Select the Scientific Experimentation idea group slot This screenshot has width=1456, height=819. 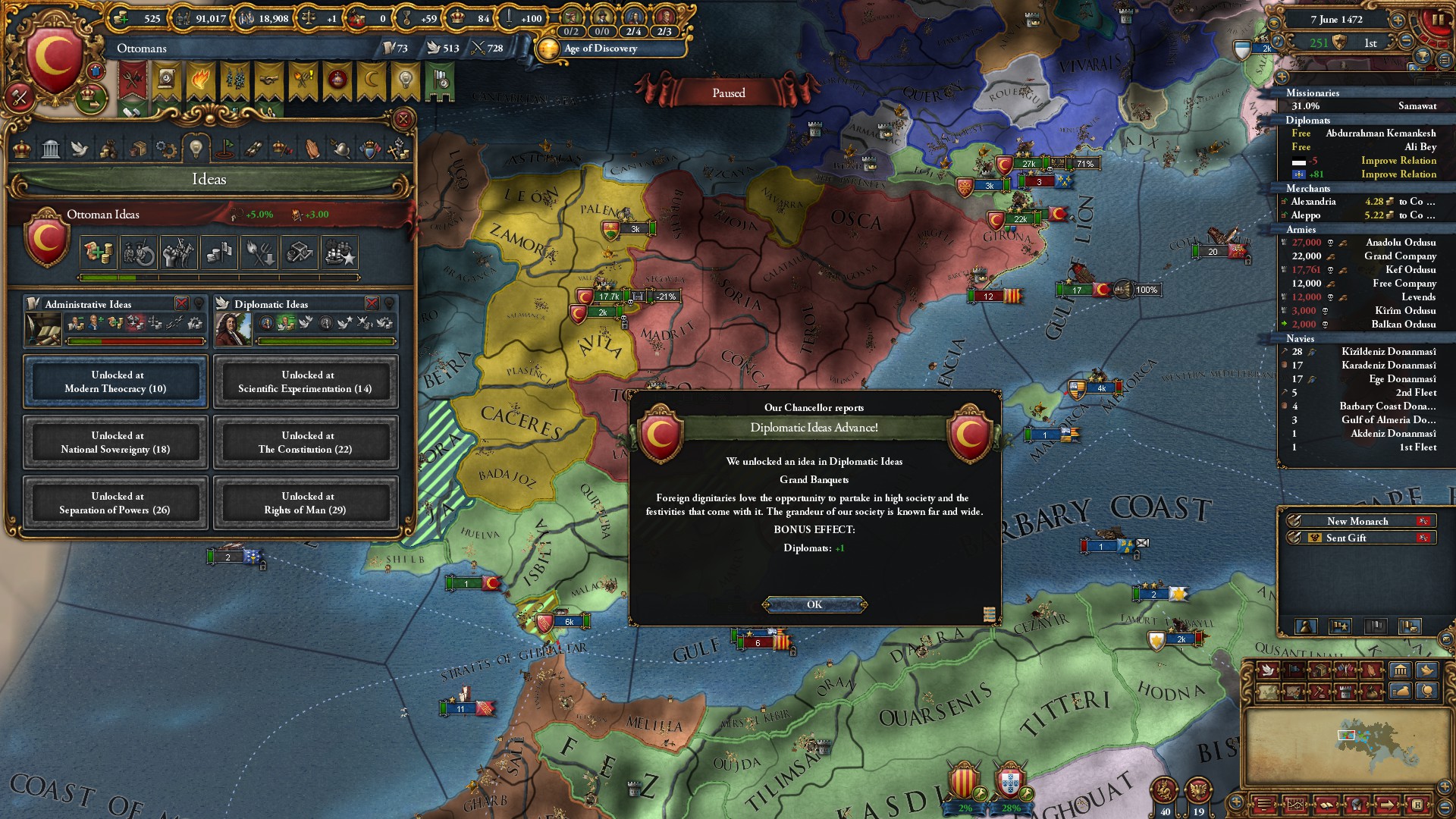[306, 381]
